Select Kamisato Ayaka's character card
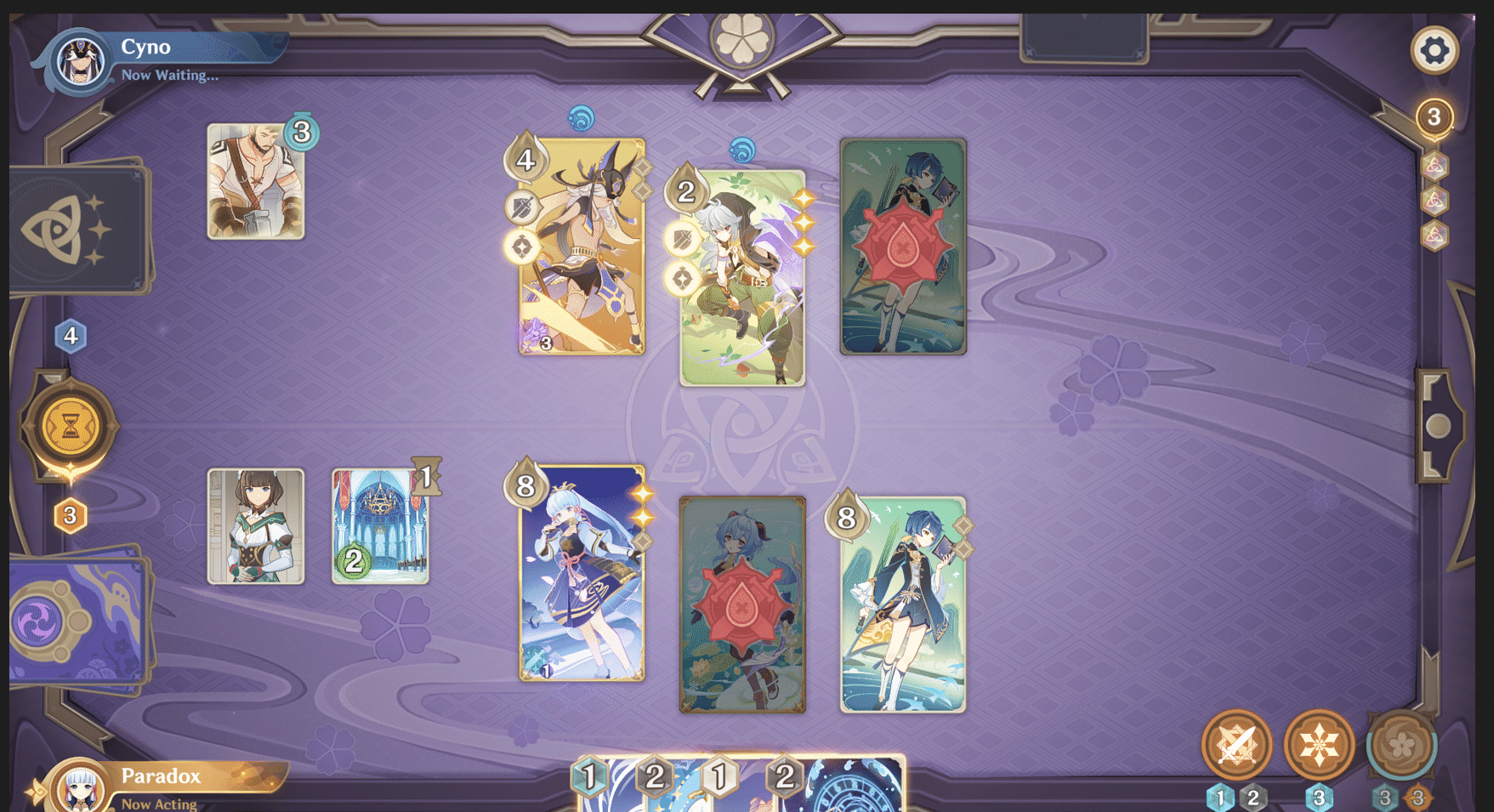The height and width of the screenshot is (812, 1494). click(x=581, y=578)
